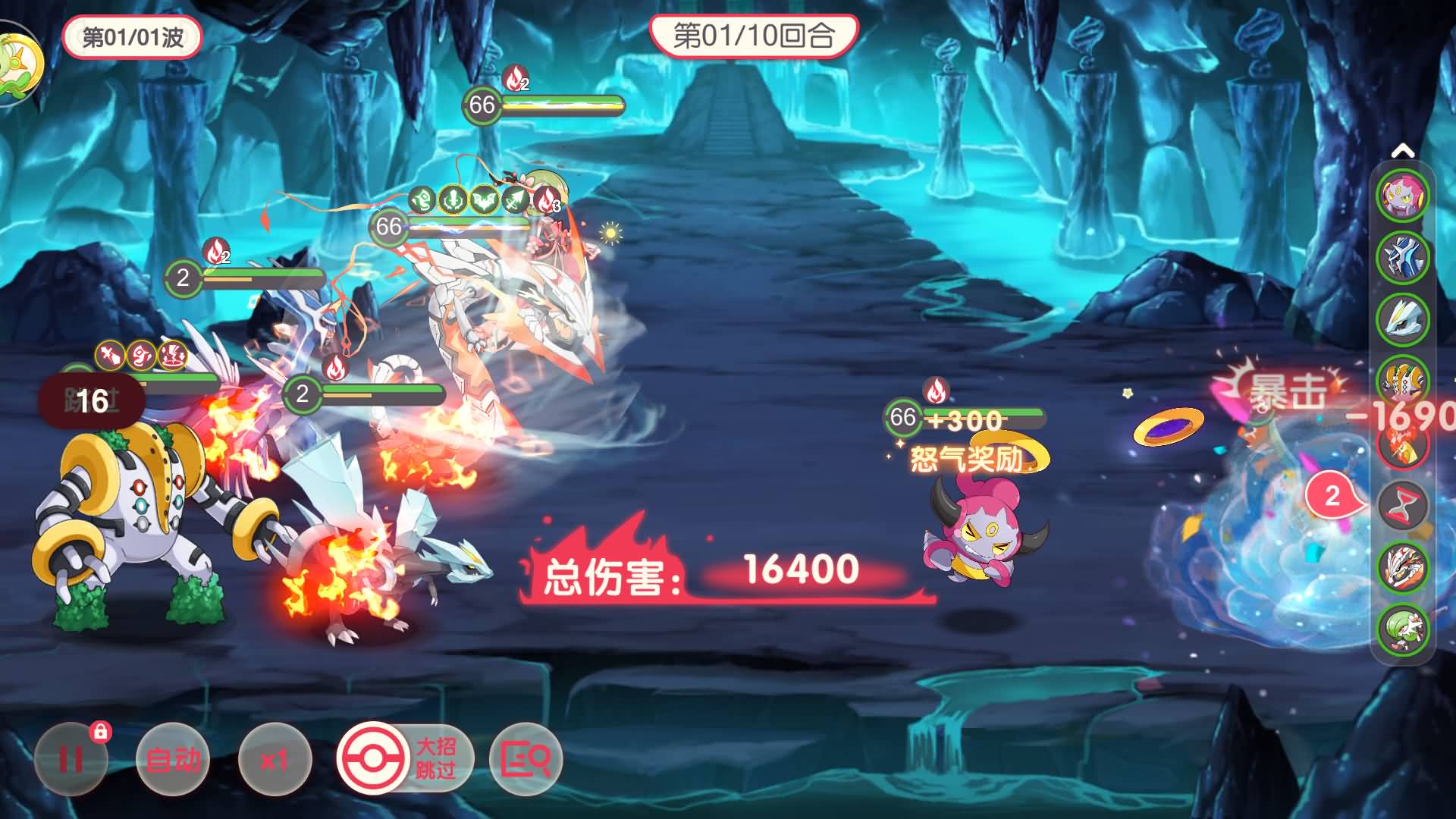Collapse the turn order list with the arrow
Viewport: 1456px width, 819px height.
click(1402, 152)
